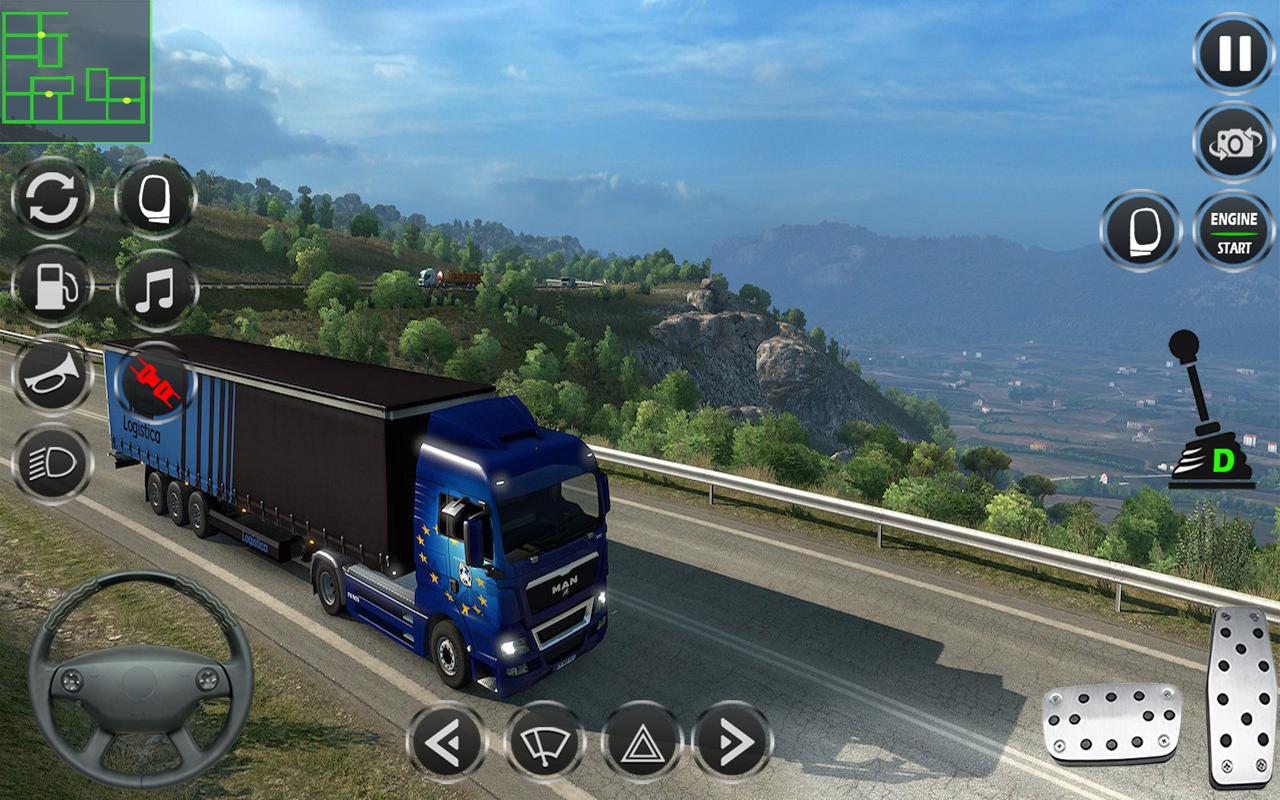Toggle the hazard warning triangle
The height and width of the screenshot is (800, 1280).
(641, 742)
